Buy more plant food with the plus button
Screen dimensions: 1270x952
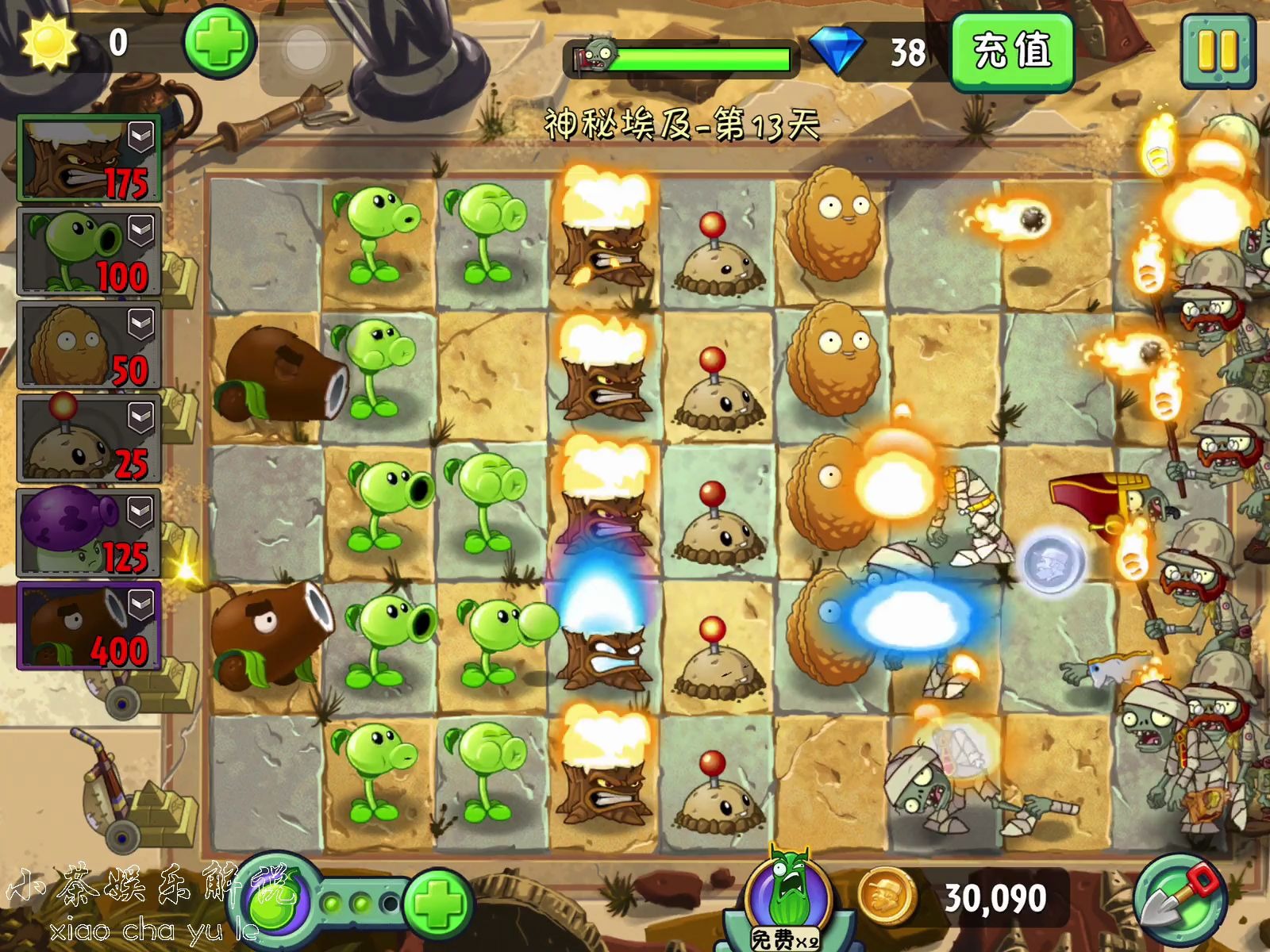coord(438,903)
